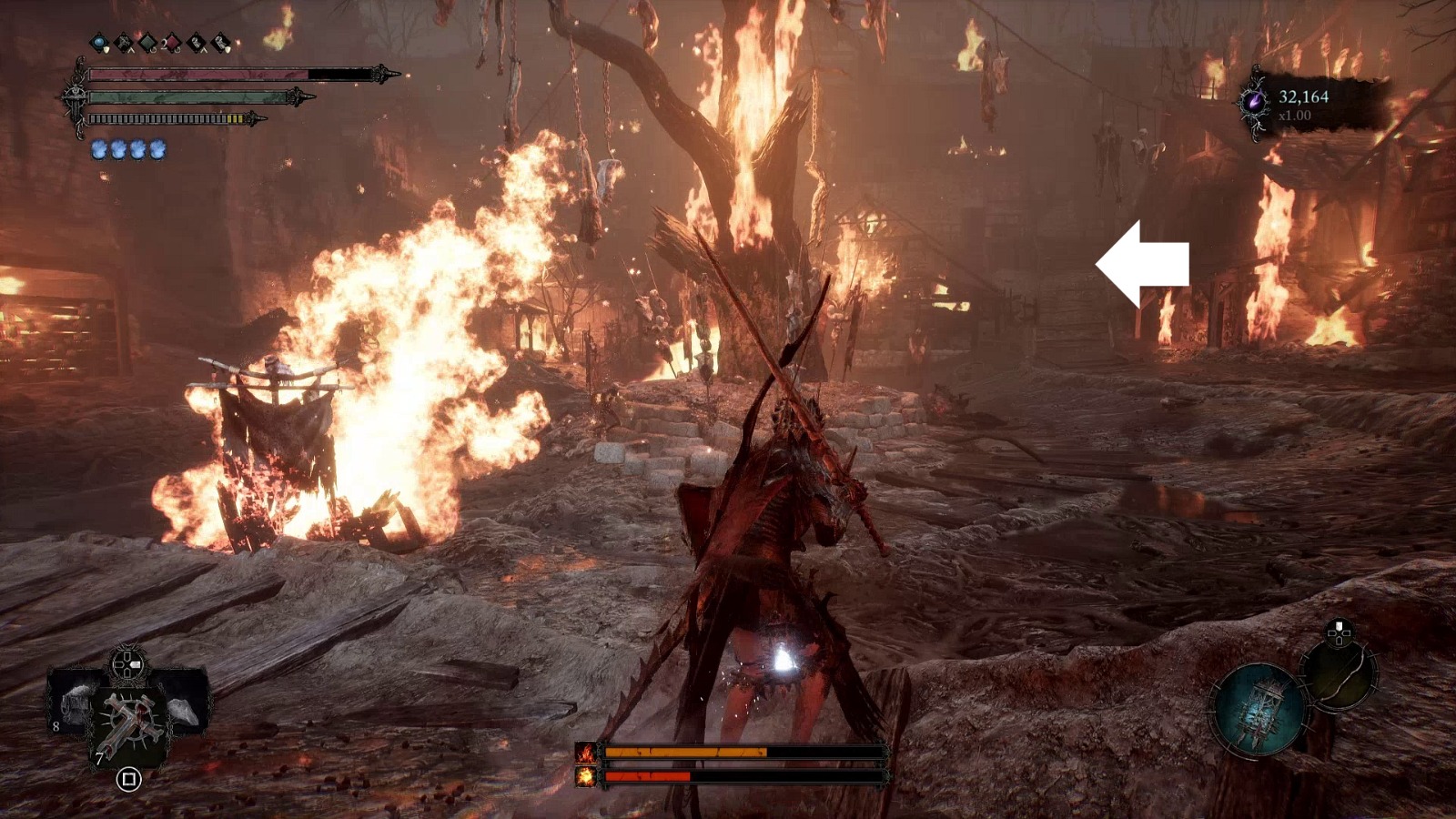Select the green gem consumable diamond icon

tap(147, 41)
